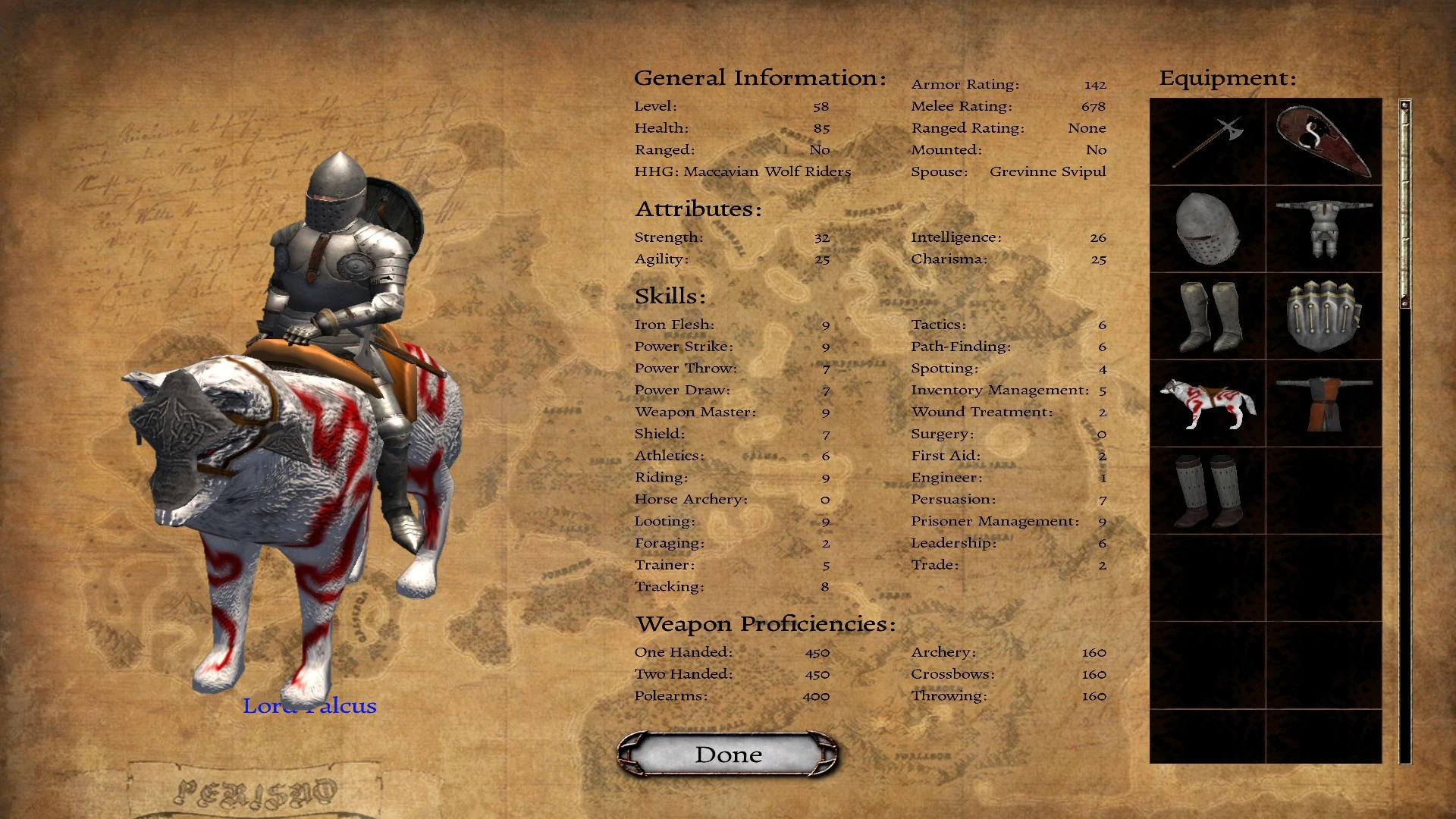The image size is (1456, 819).
Task: Select the great helm in the helmet slot
Action: point(1207,229)
